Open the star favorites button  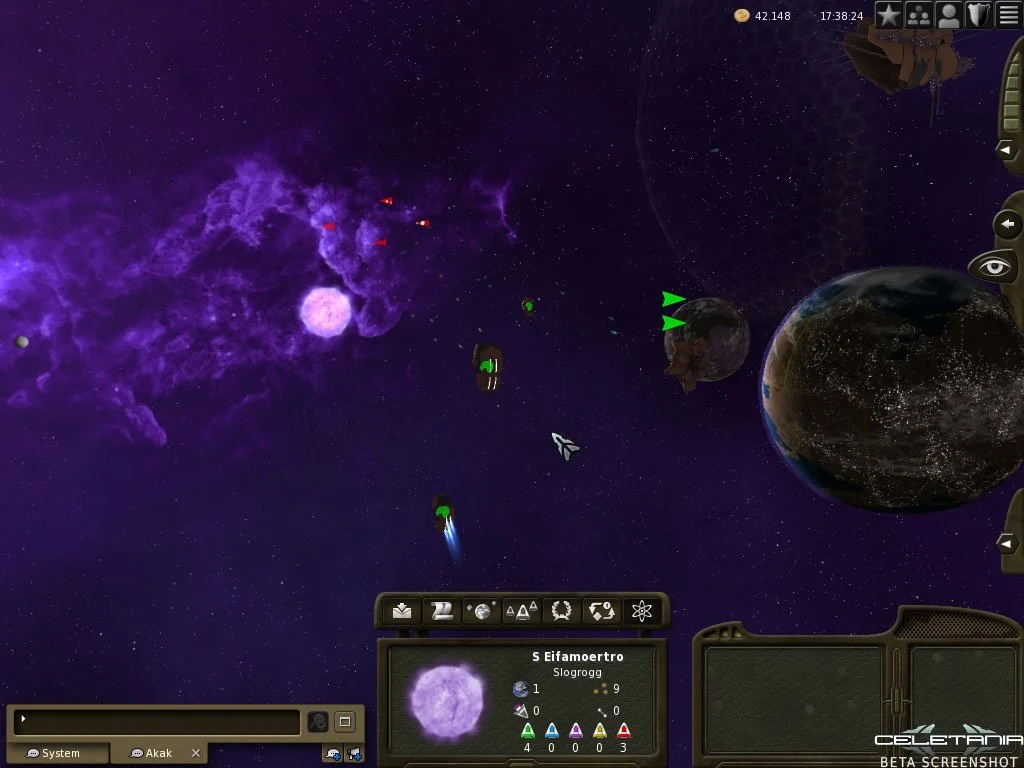pyautogui.click(x=889, y=15)
